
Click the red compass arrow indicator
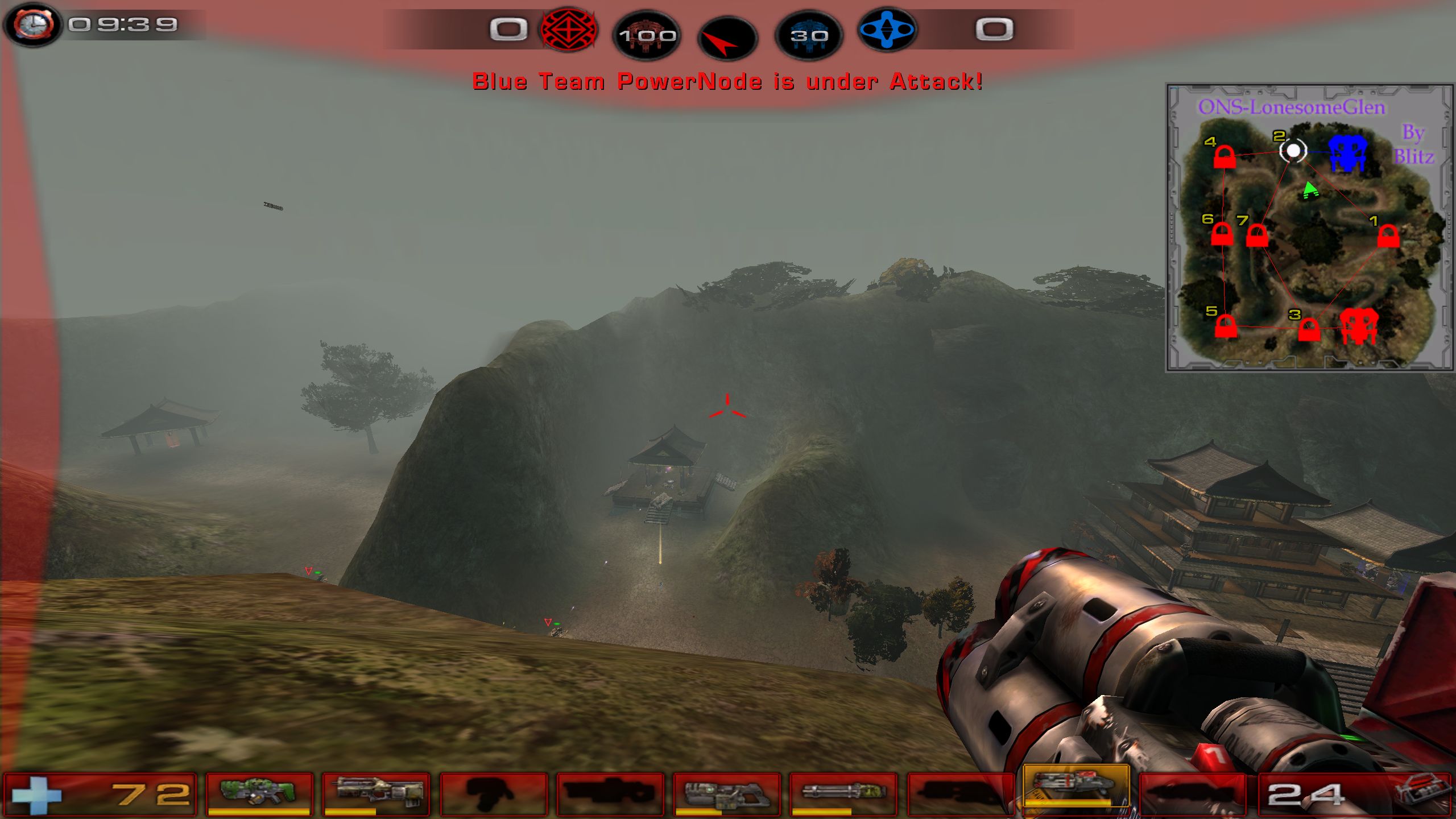point(727,39)
